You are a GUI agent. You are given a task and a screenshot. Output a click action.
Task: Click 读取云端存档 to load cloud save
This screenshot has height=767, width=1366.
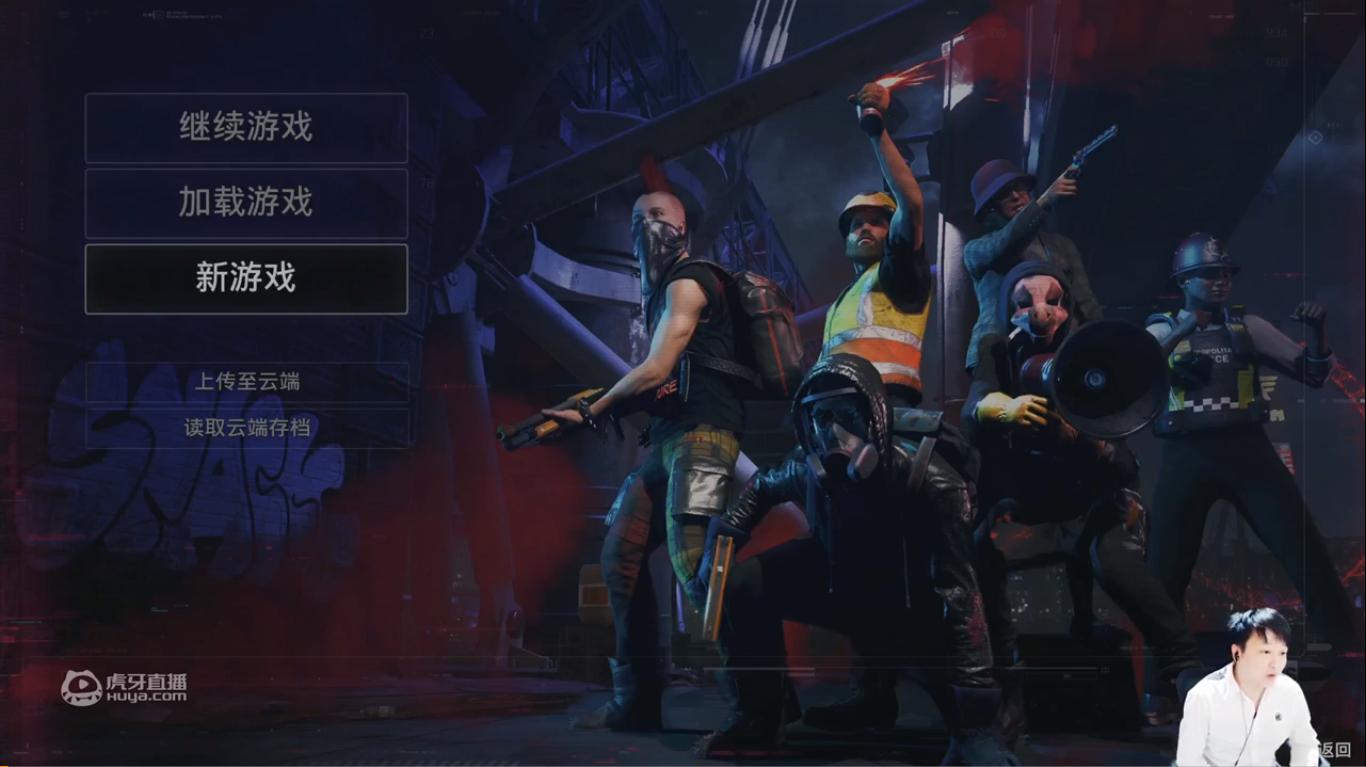tap(247, 428)
